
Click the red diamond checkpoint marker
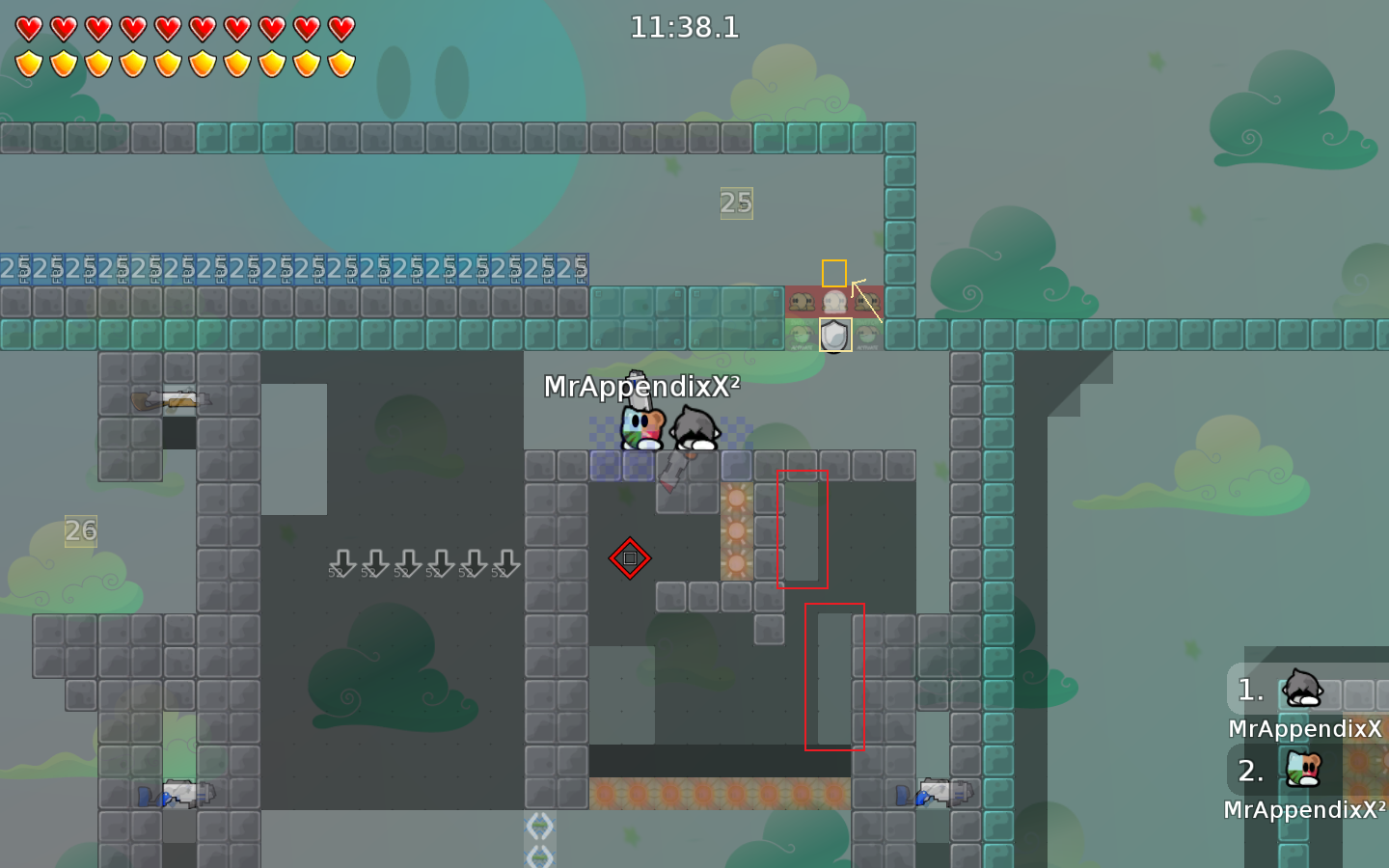(x=630, y=559)
